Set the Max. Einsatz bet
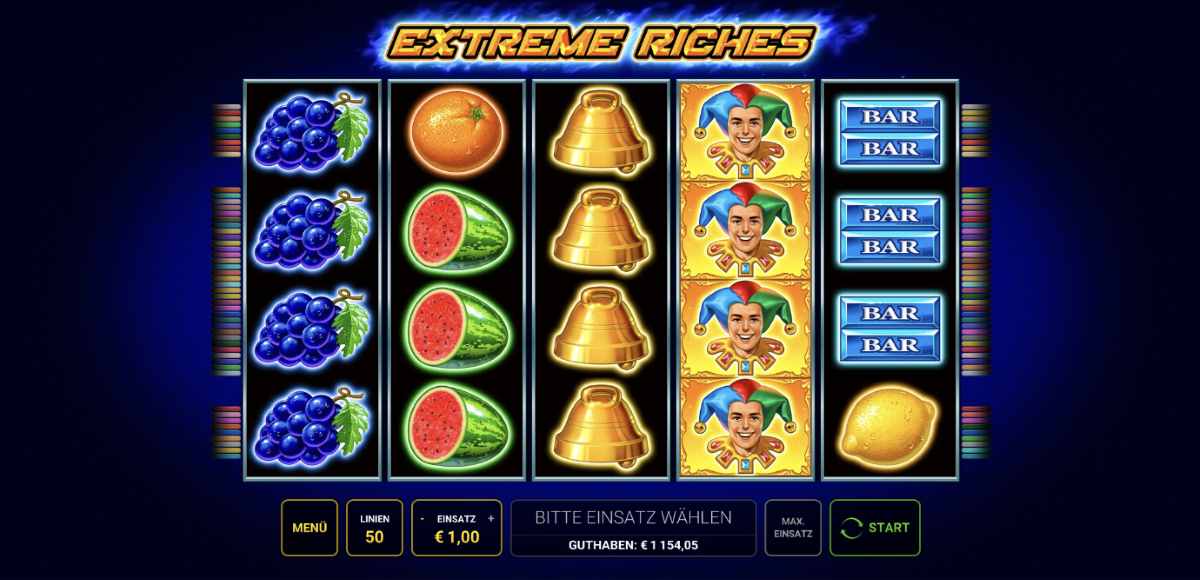The image size is (1200, 580). tap(793, 527)
